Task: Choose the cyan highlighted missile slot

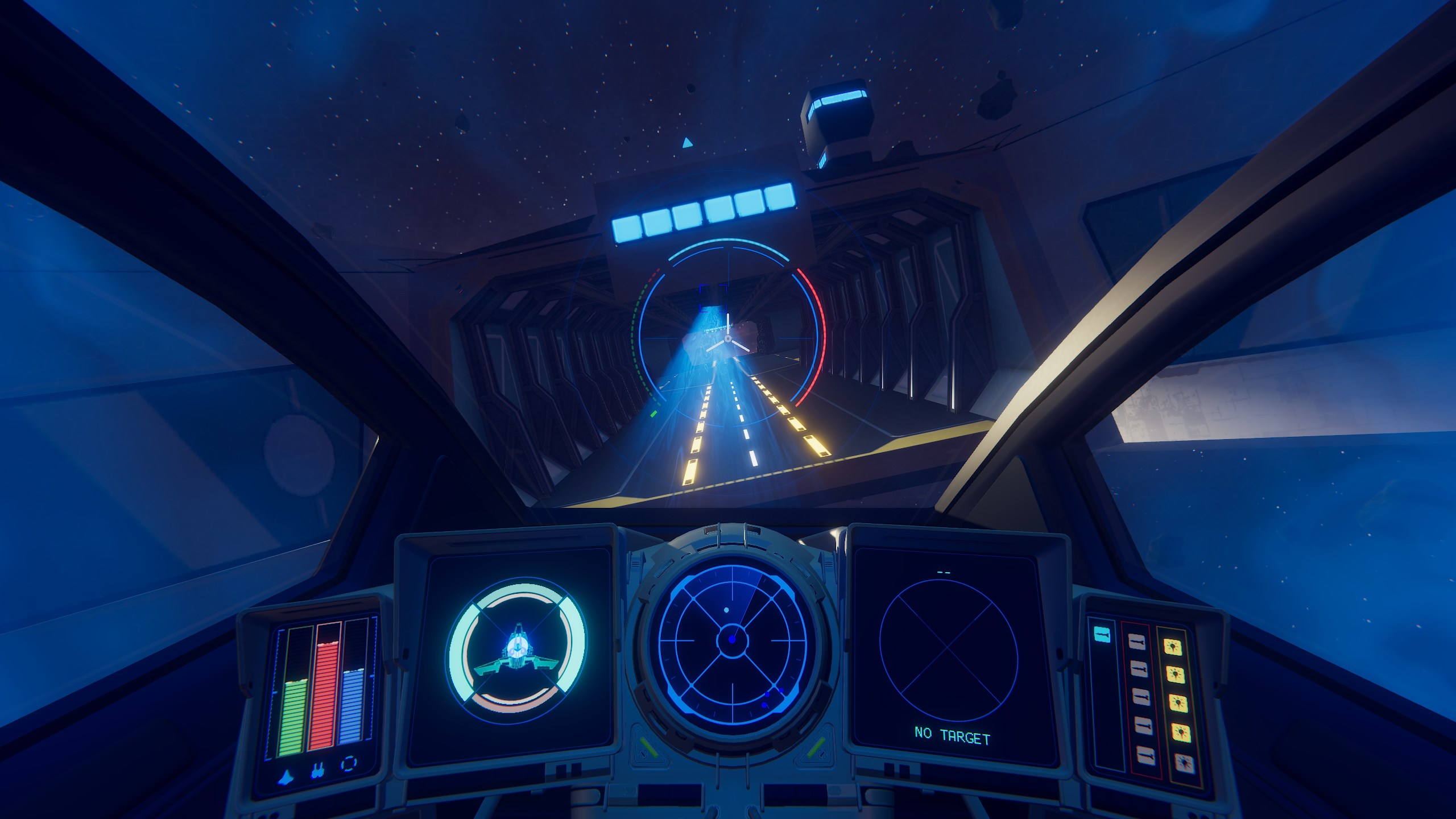Action: [x=1102, y=634]
